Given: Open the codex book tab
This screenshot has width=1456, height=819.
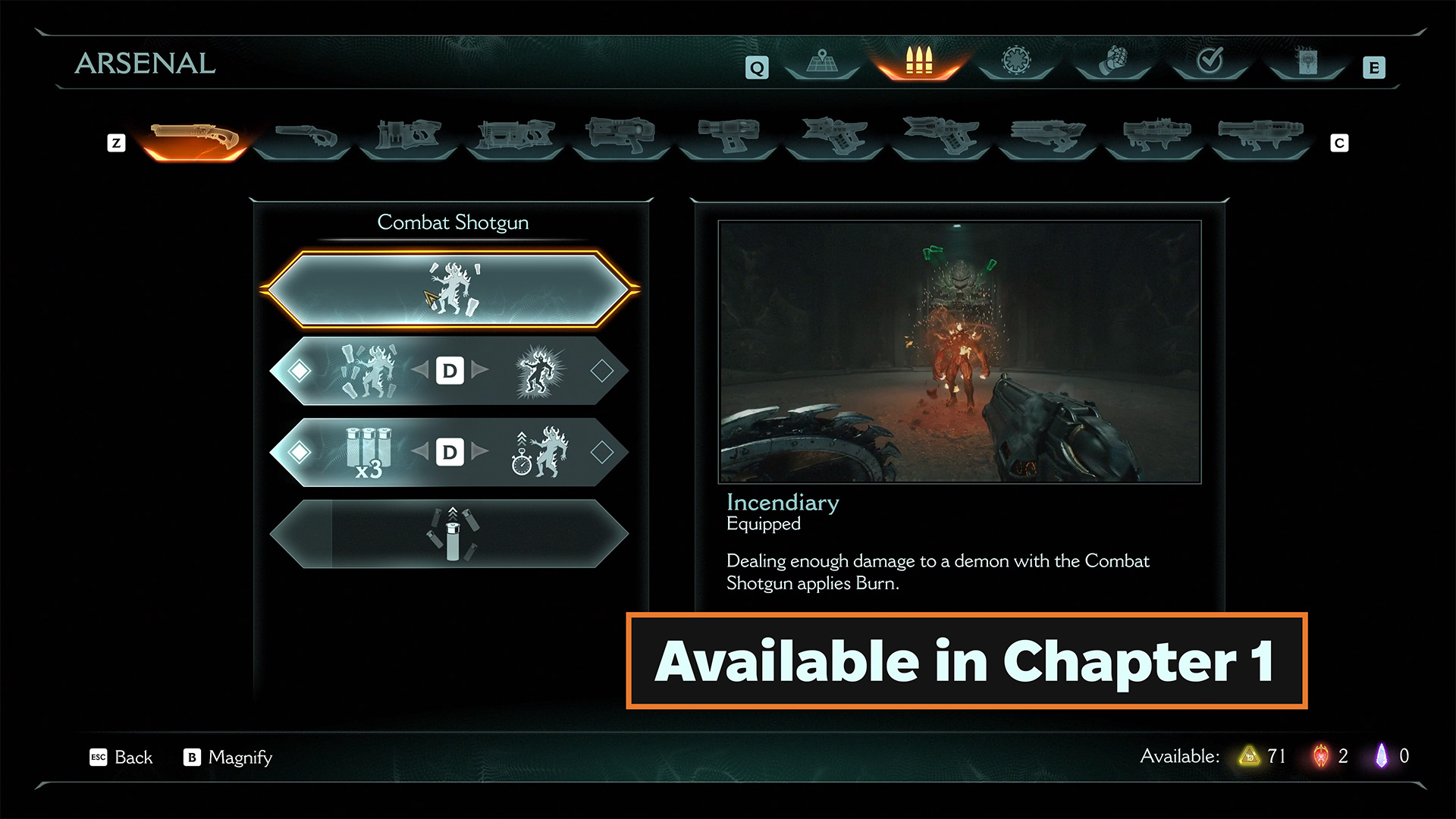Looking at the screenshot, I should coord(1307,62).
